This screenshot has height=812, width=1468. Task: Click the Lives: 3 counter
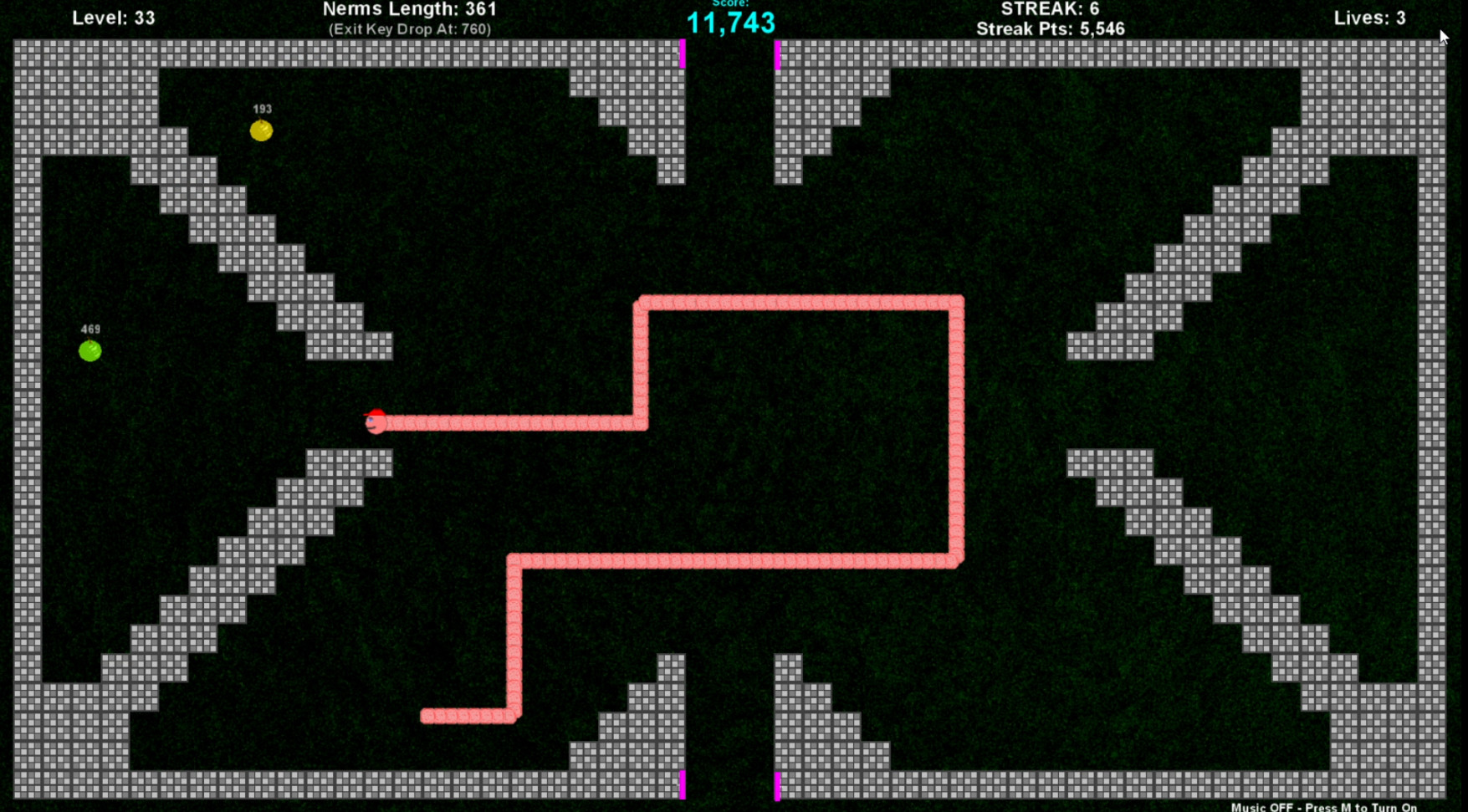pyautogui.click(x=1369, y=17)
